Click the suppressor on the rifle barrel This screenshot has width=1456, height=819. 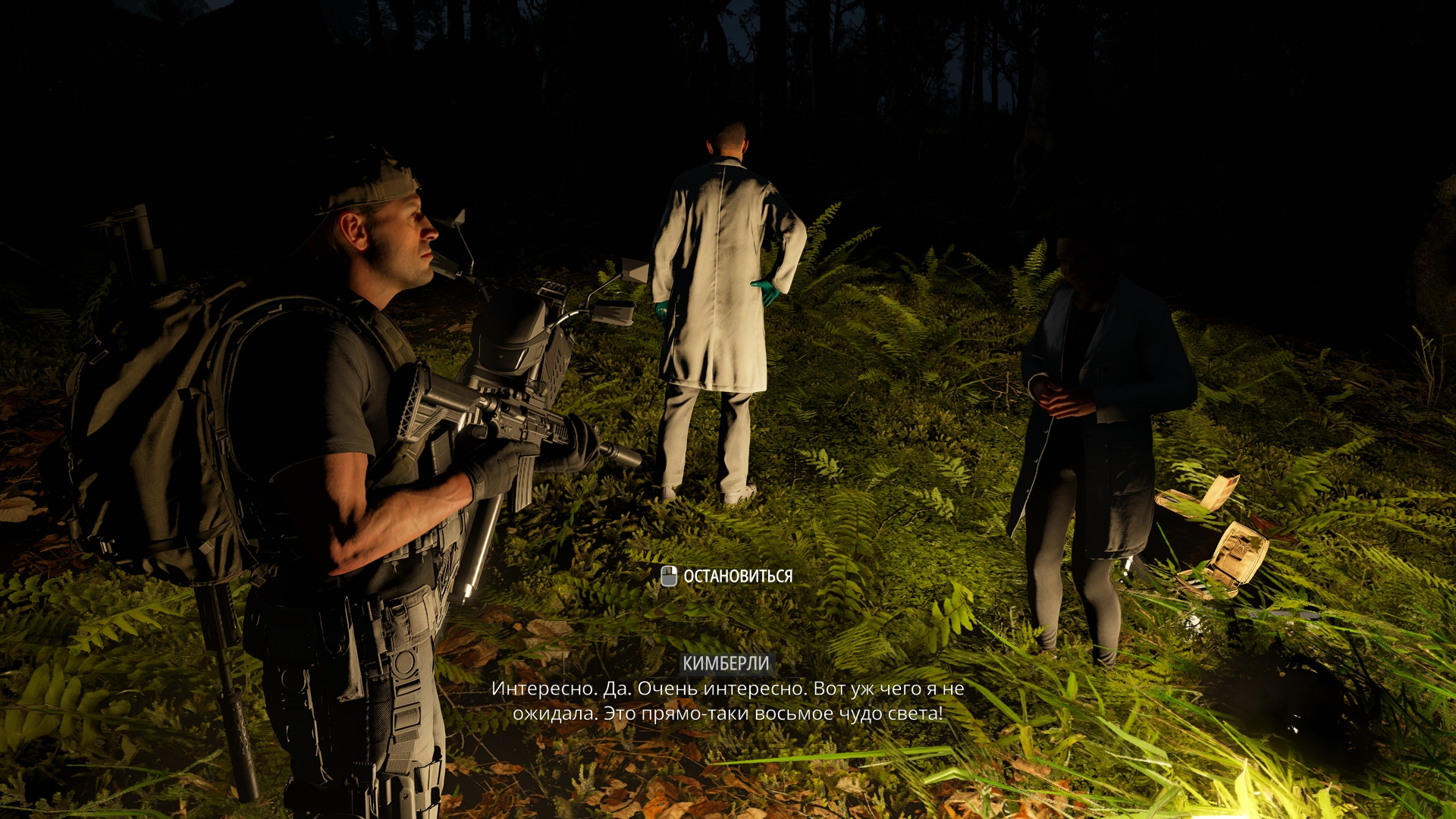(x=622, y=455)
